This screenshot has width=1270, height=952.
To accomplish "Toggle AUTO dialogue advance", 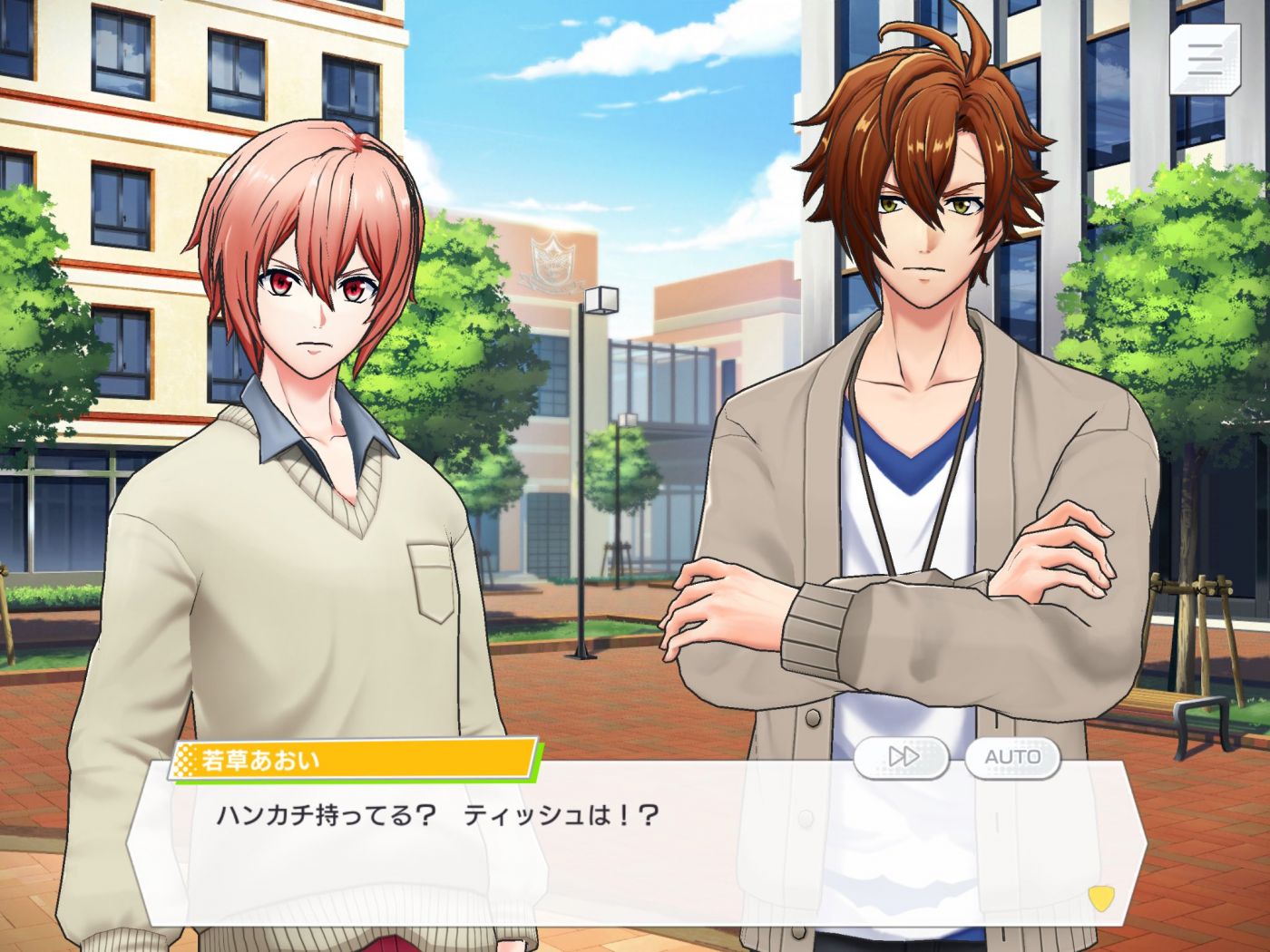I will [1012, 757].
